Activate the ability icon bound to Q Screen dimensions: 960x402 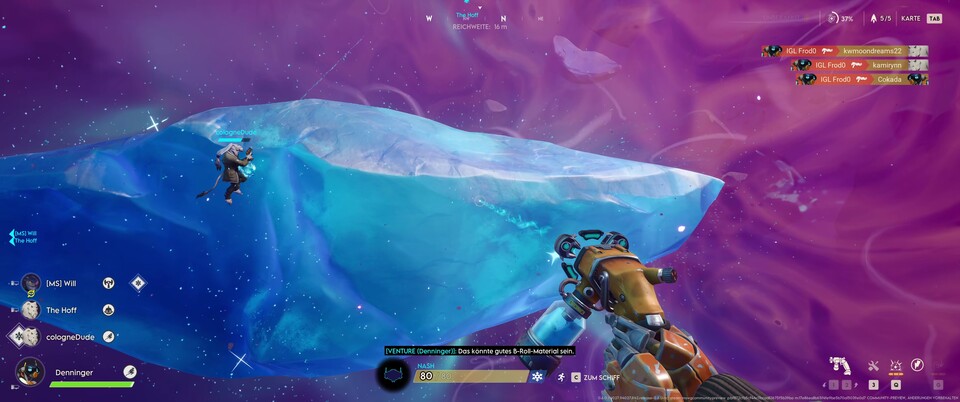pyautogui.click(x=896, y=366)
